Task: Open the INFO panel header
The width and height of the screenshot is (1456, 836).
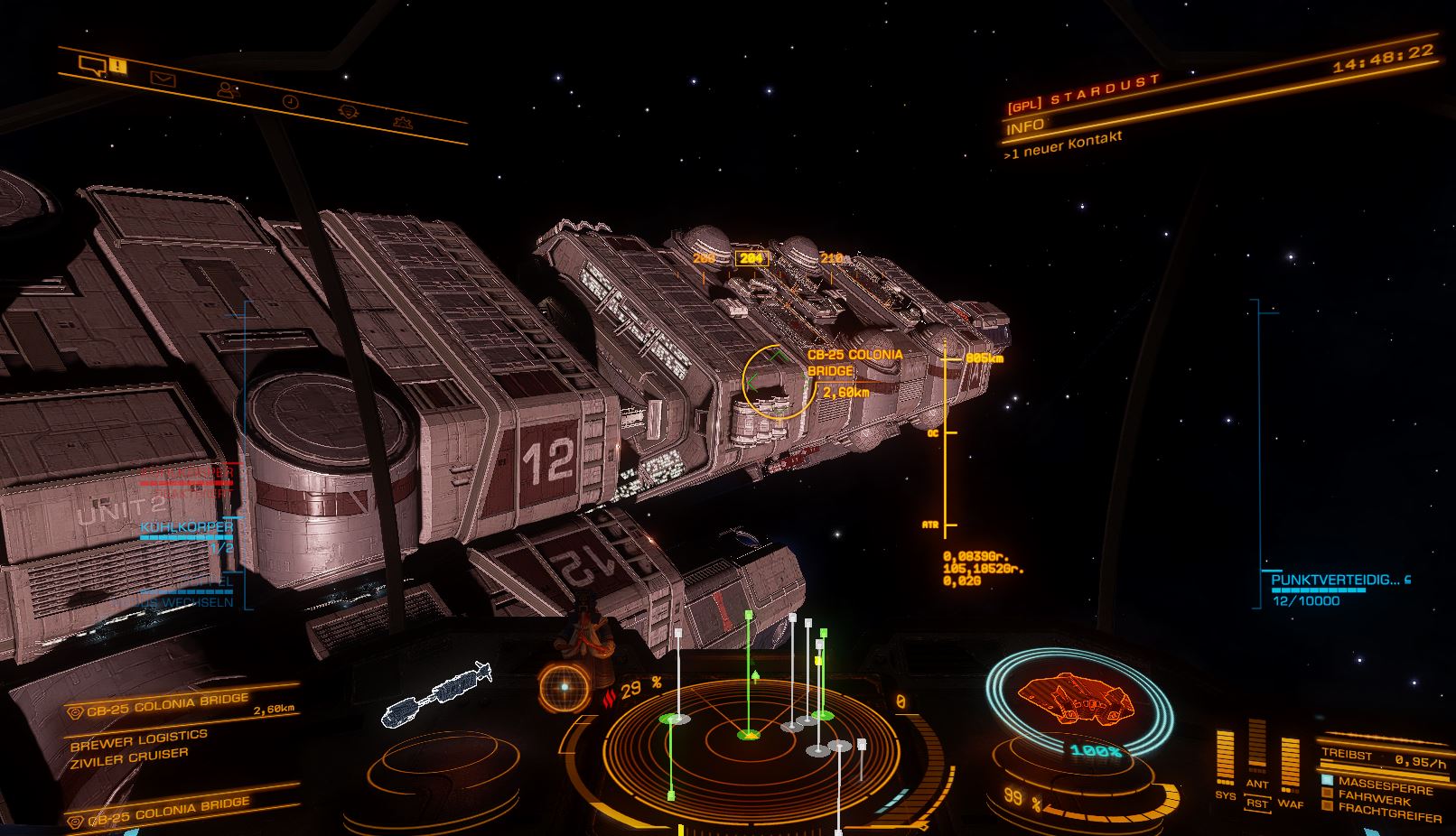Action: [1024, 125]
